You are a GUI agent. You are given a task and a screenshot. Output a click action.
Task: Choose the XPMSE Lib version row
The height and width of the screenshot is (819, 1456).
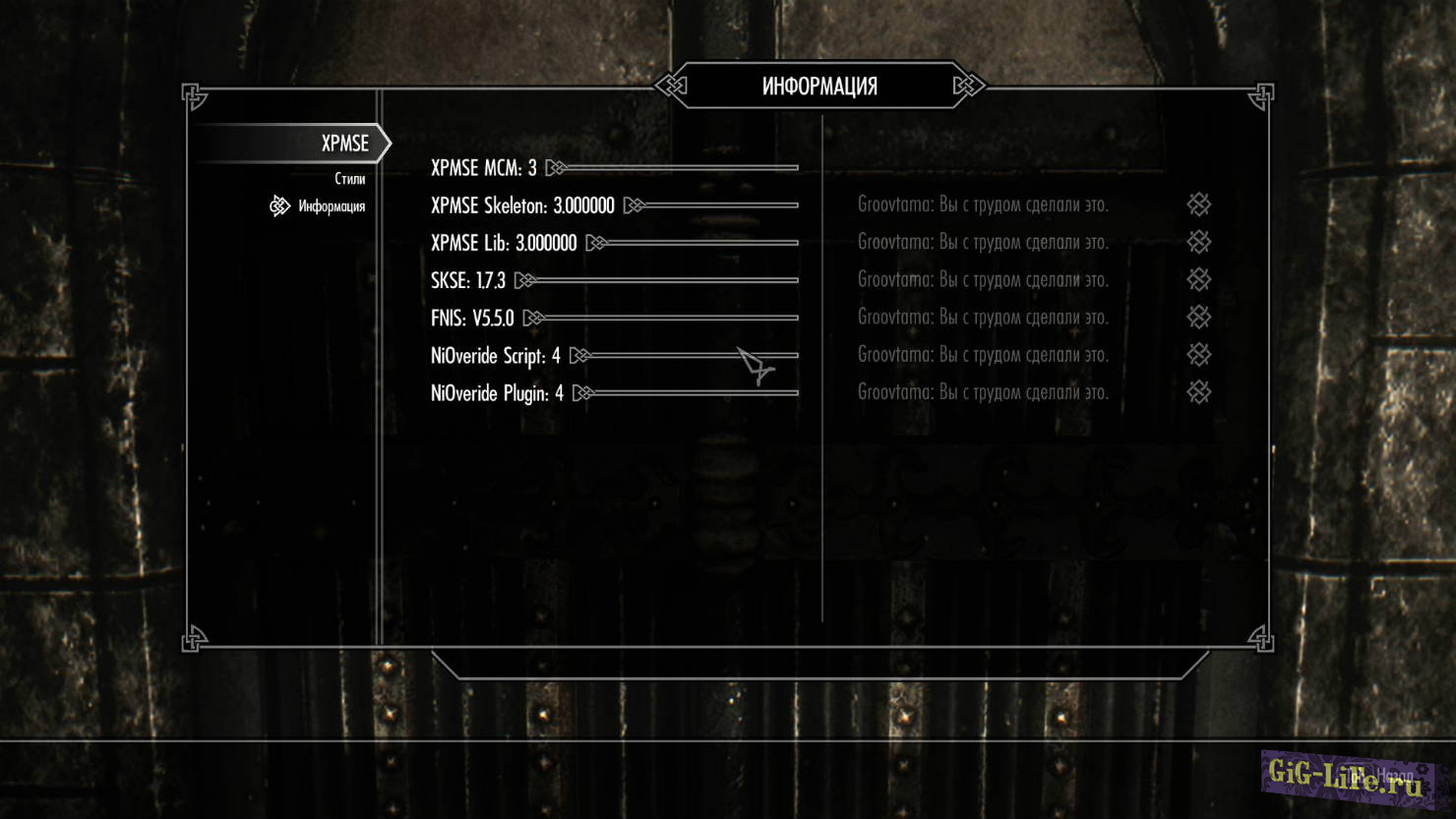pos(504,243)
